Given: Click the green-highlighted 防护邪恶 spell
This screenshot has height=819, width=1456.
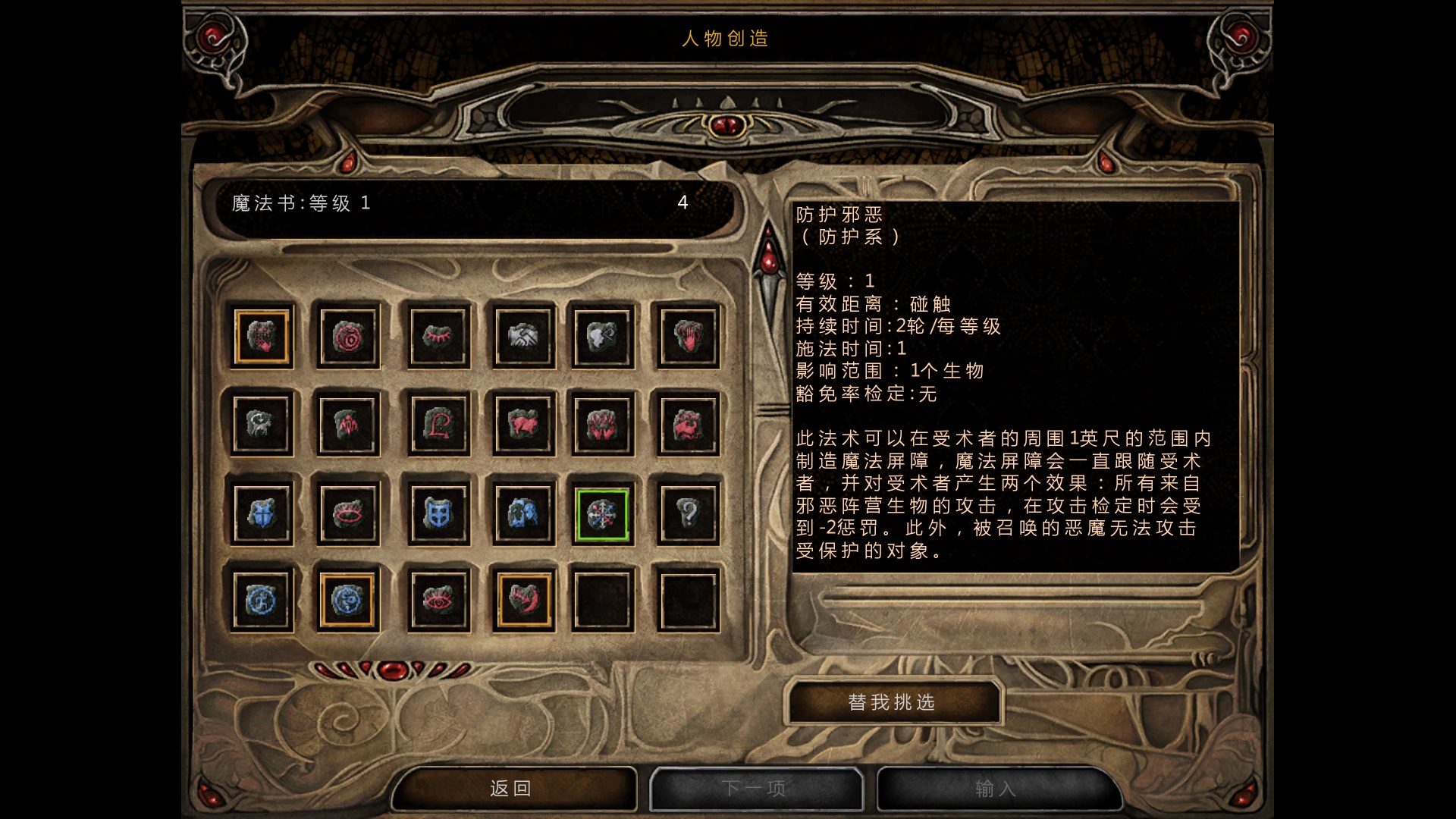Looking at the screenshot, I should coord(602,513).
